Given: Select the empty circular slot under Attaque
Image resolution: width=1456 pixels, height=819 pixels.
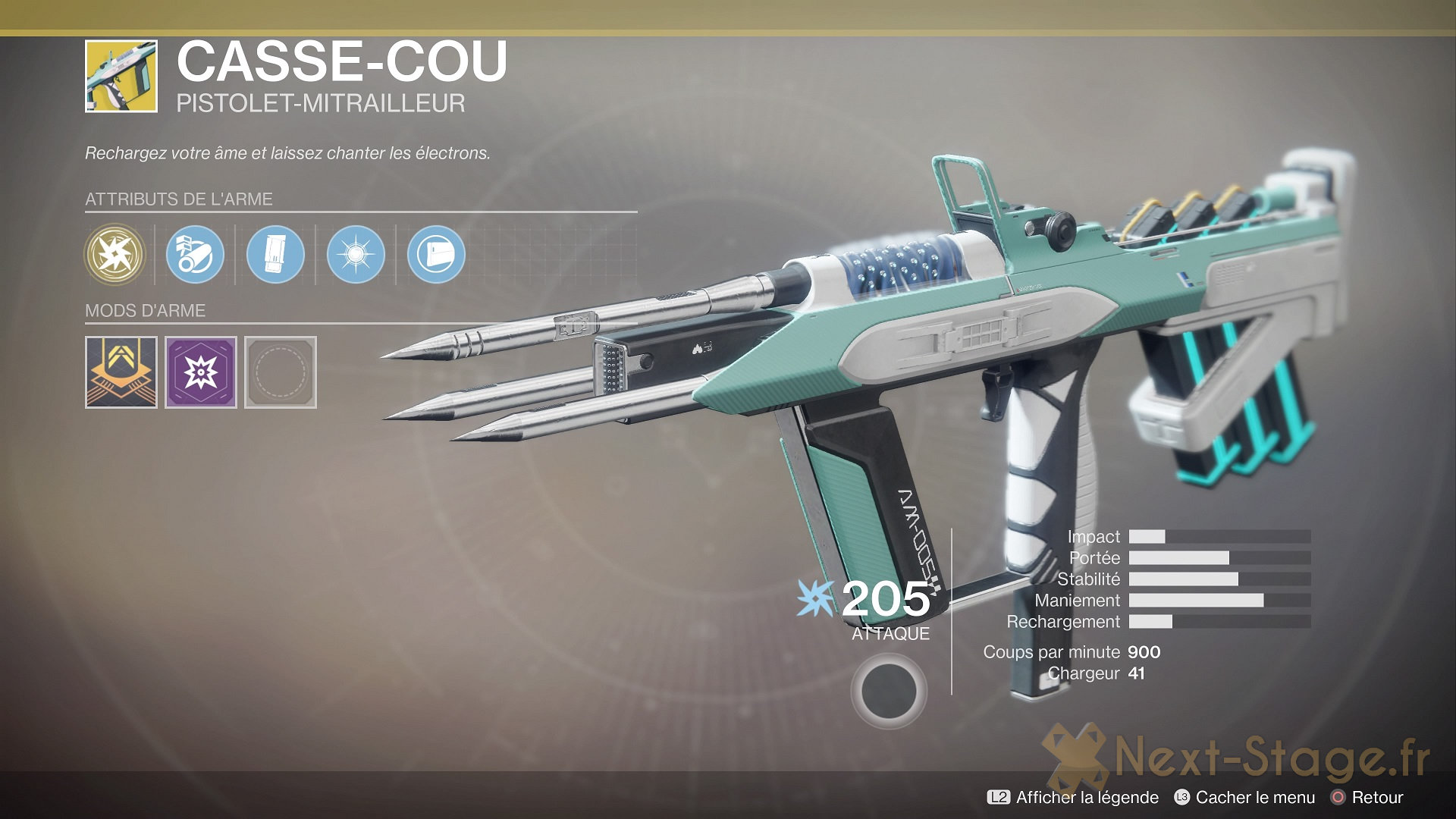Looking at the screenshot, I should click(888, 691).
